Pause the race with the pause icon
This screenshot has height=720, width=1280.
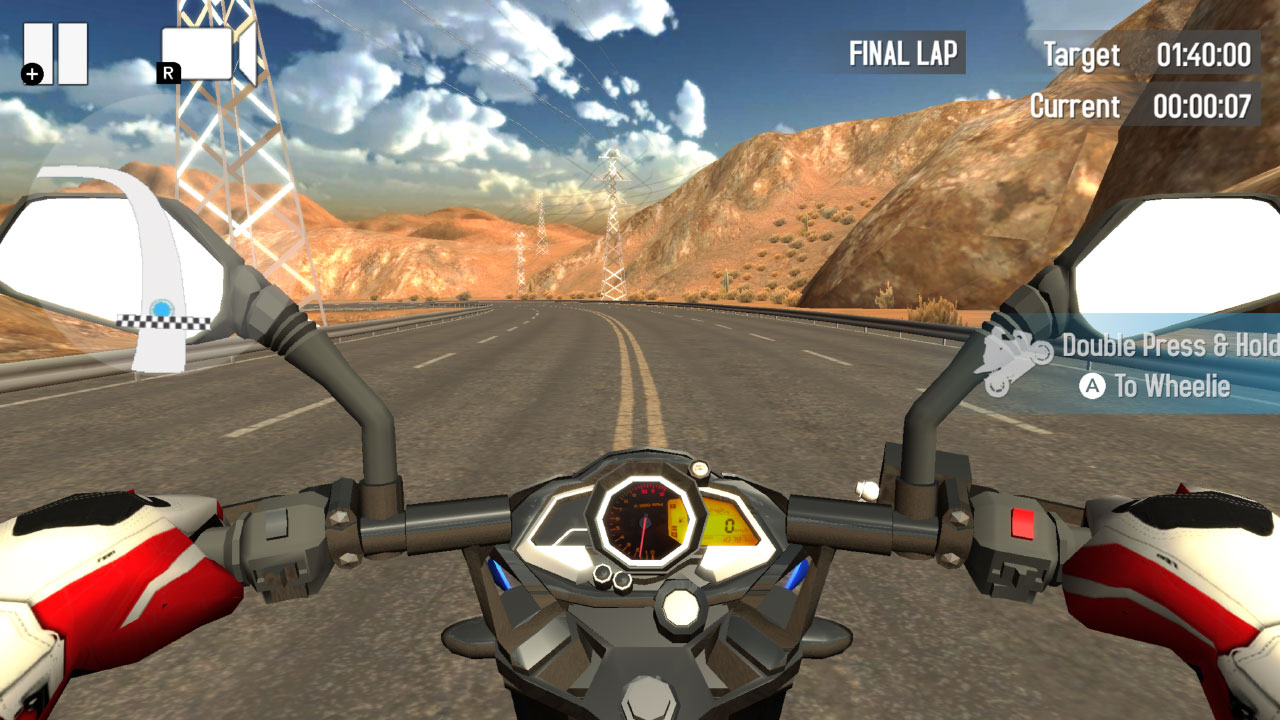tap(55, 50)
